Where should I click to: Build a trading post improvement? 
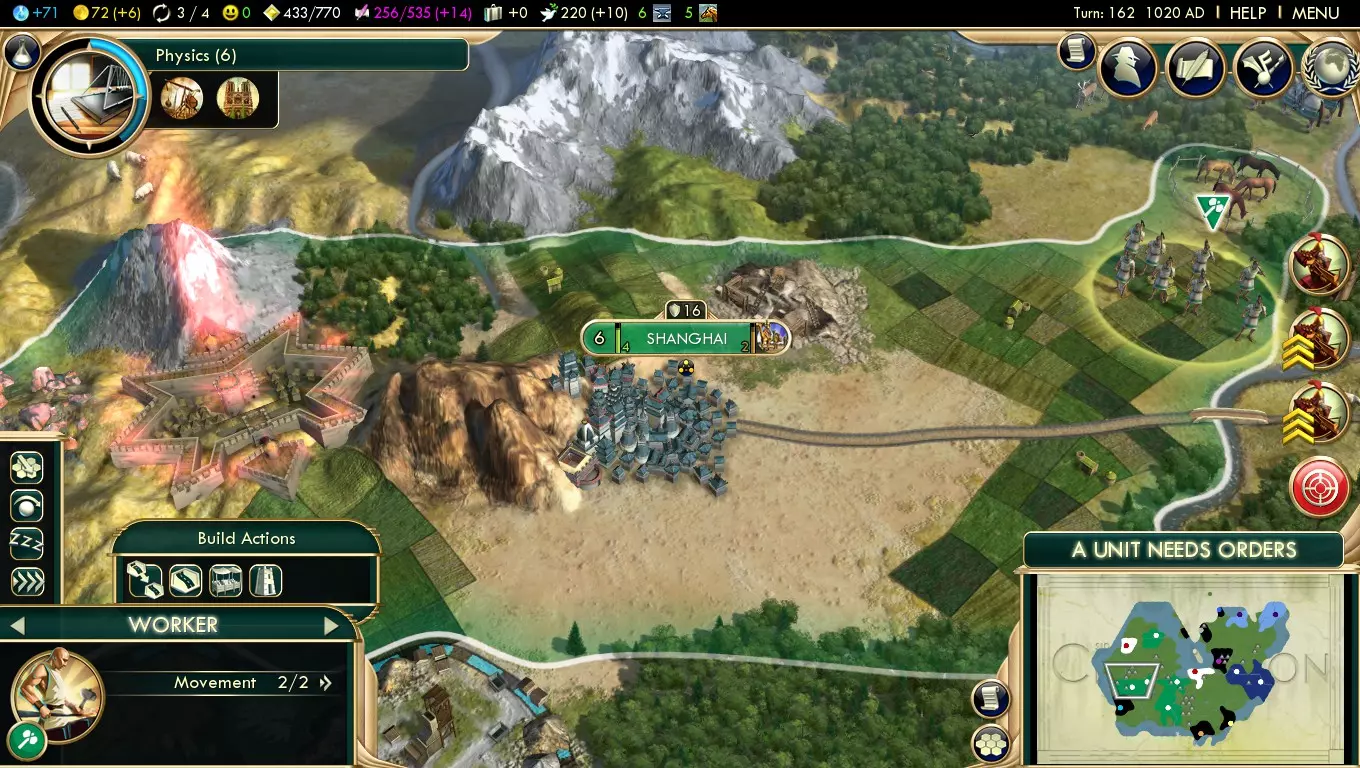pos(225,580)
